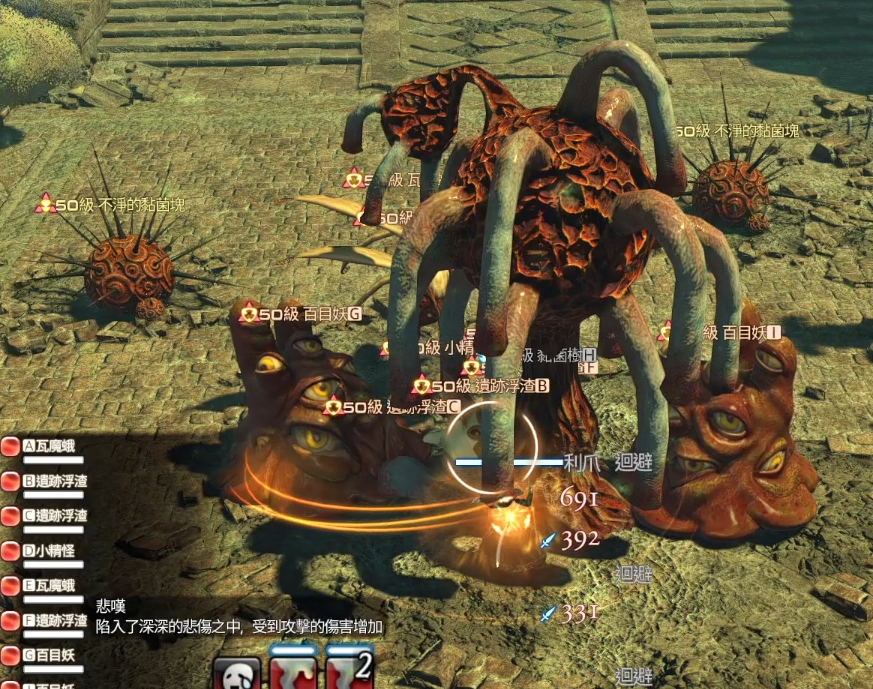Click the crying mask 悲嘆 debuff icon
873x689 pixels.
coord(237,672)
